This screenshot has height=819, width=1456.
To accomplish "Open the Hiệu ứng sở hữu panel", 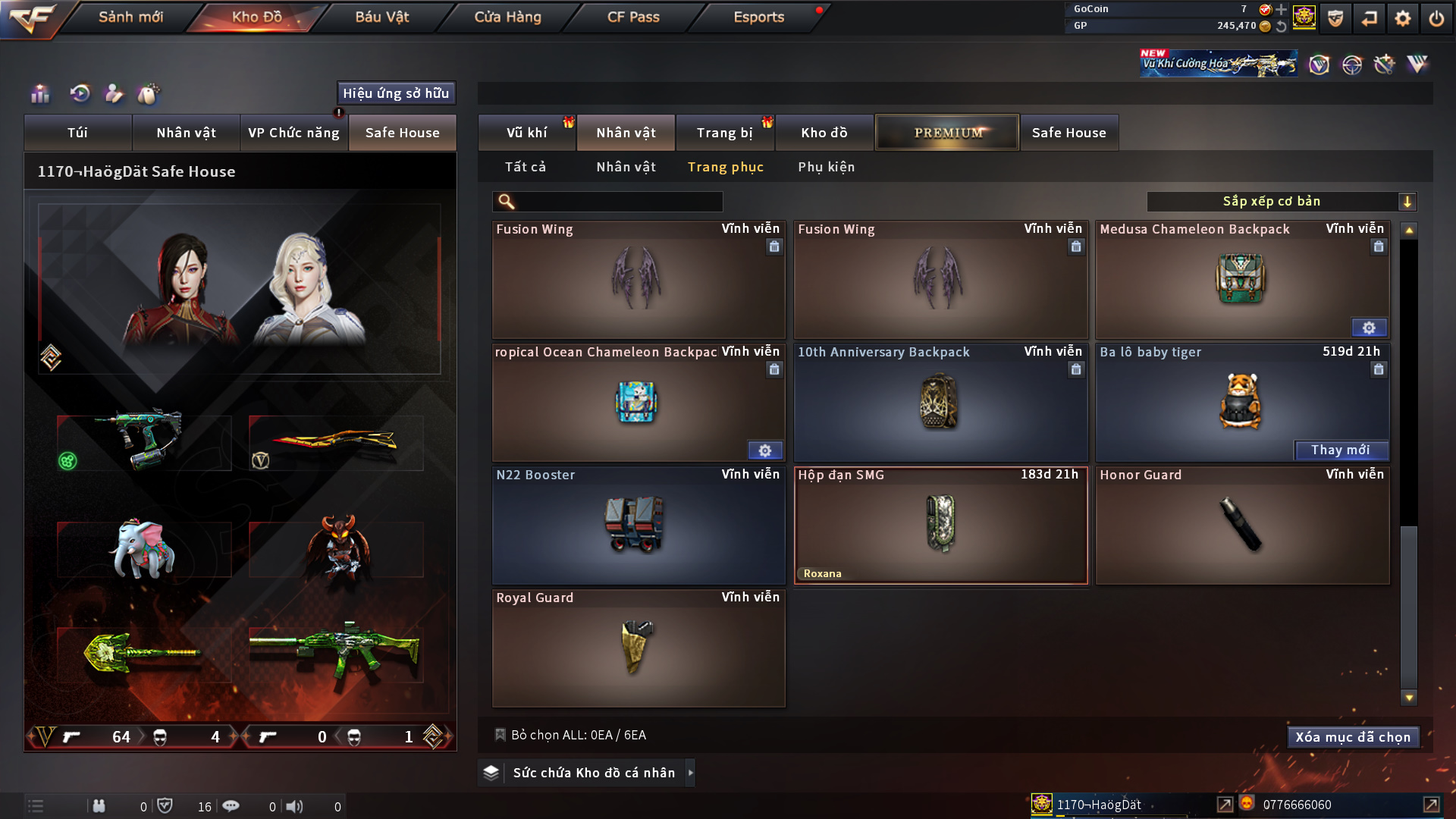I will [396, 93].
